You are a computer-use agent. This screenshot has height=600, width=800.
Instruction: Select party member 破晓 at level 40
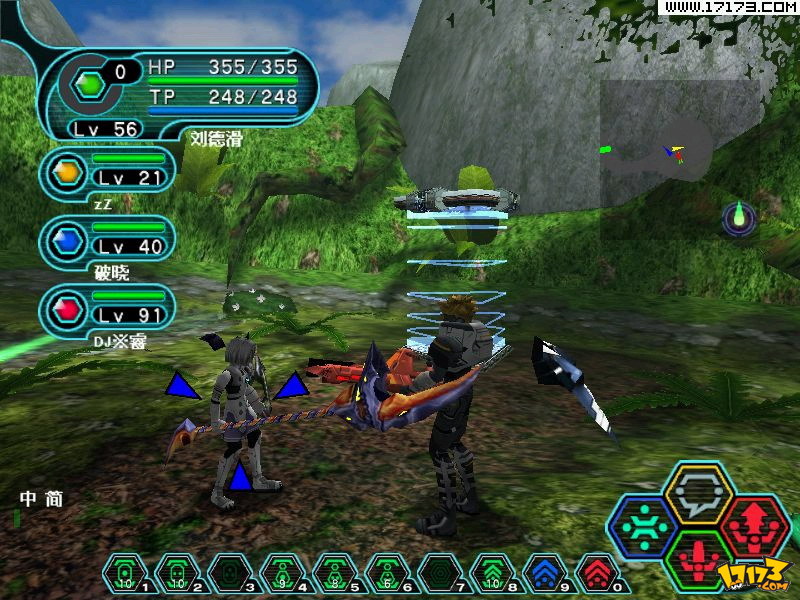[108, 240]
